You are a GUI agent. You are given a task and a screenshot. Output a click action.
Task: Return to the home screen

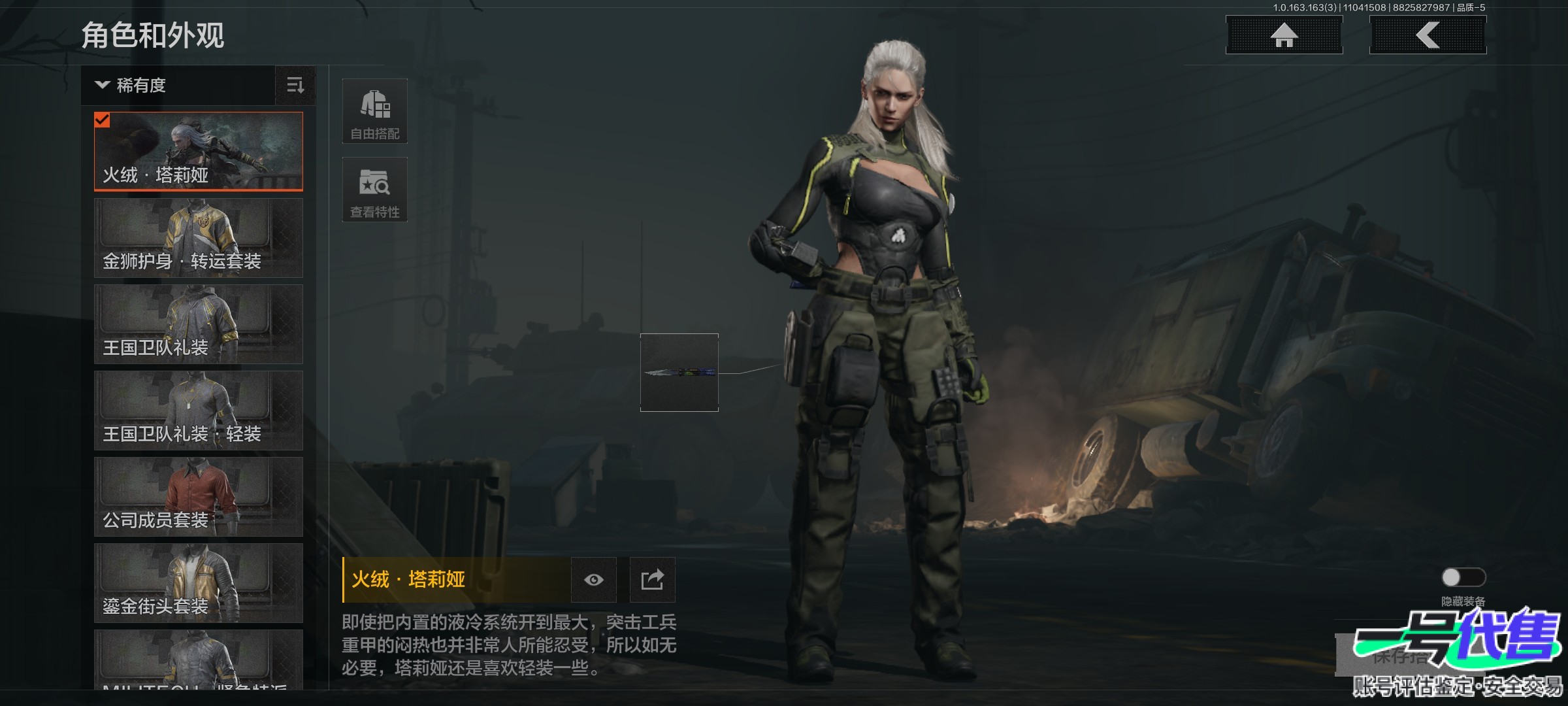1284,35
